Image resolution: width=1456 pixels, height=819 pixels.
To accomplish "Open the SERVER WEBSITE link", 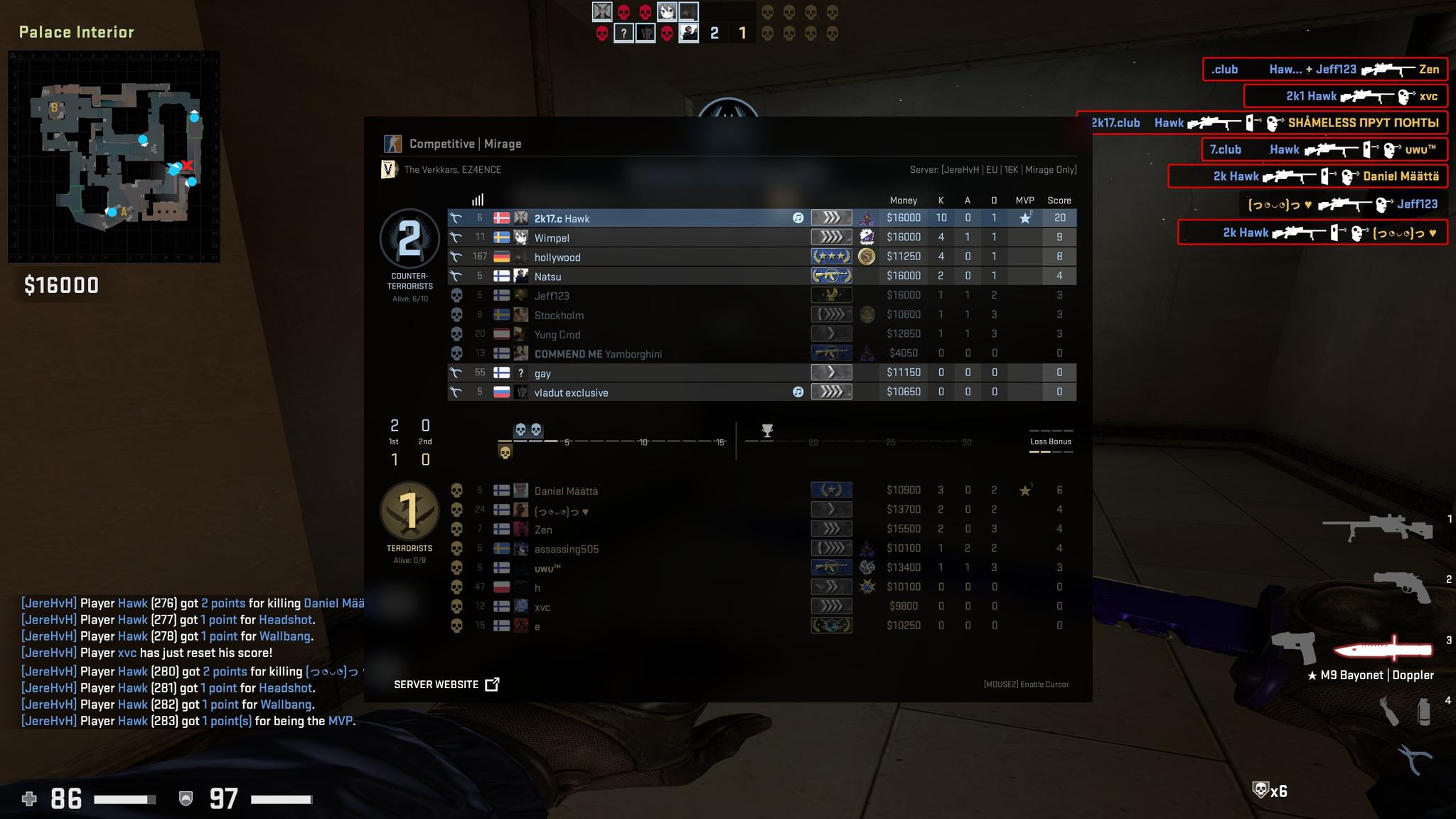I will coord(437,684).
